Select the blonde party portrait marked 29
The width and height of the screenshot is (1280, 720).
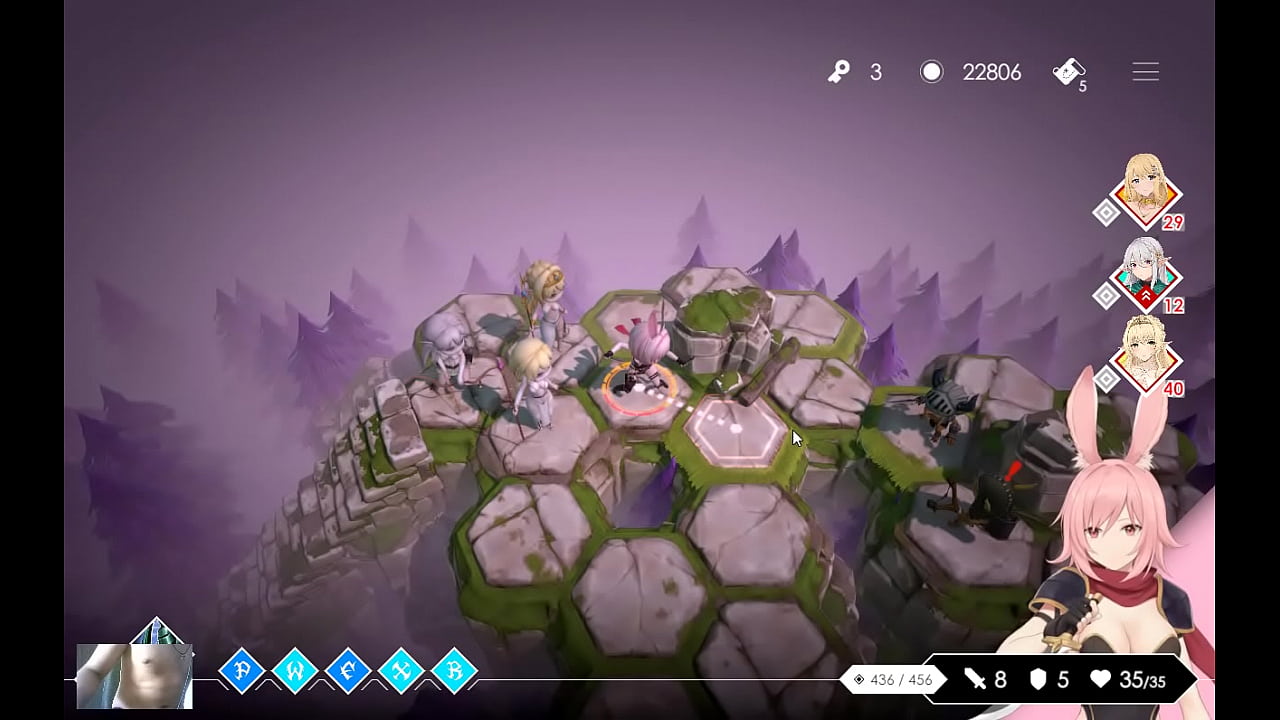(1146, 190)
